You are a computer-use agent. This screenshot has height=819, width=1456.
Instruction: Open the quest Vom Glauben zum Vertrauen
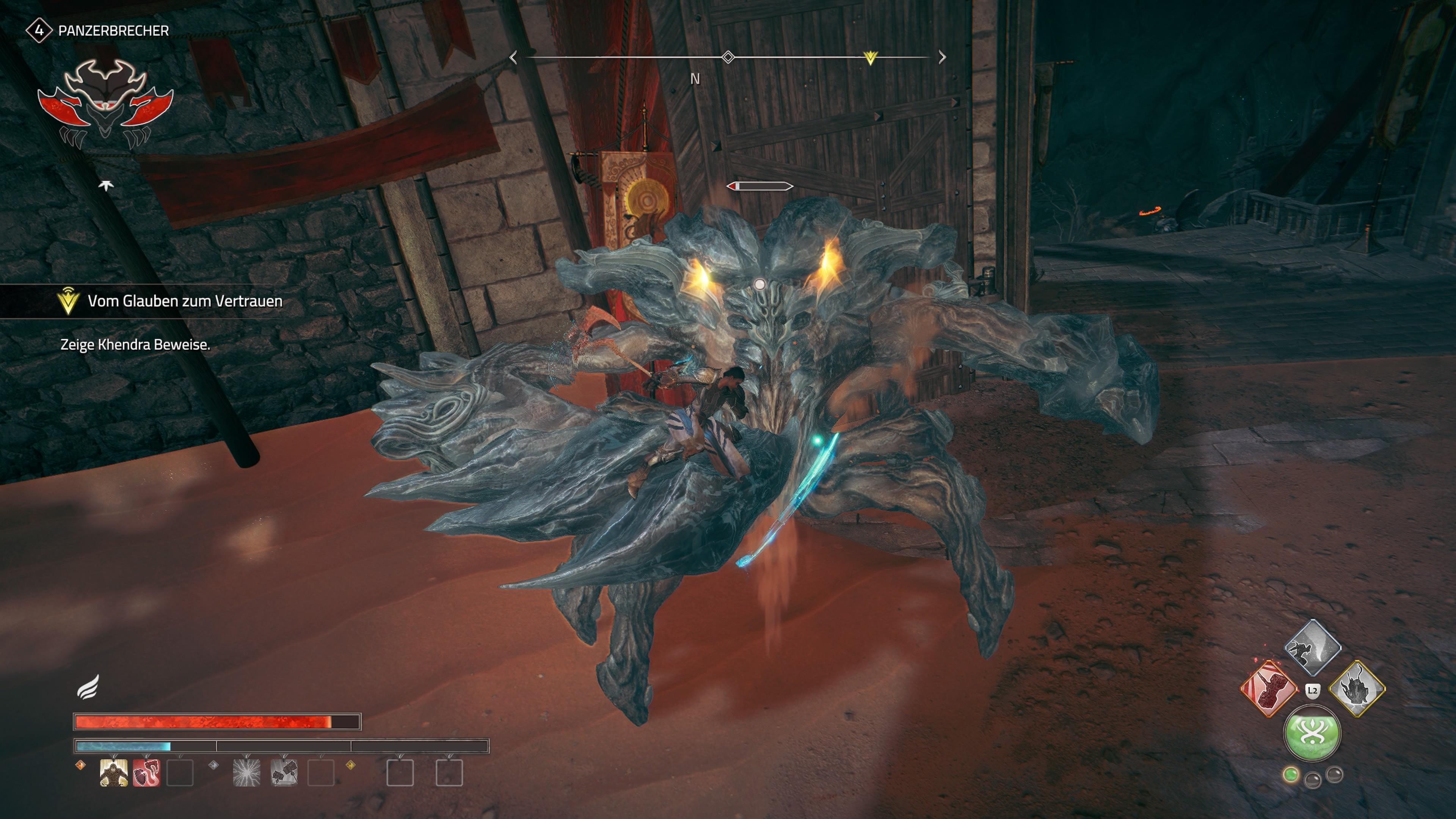coord(184,301)
